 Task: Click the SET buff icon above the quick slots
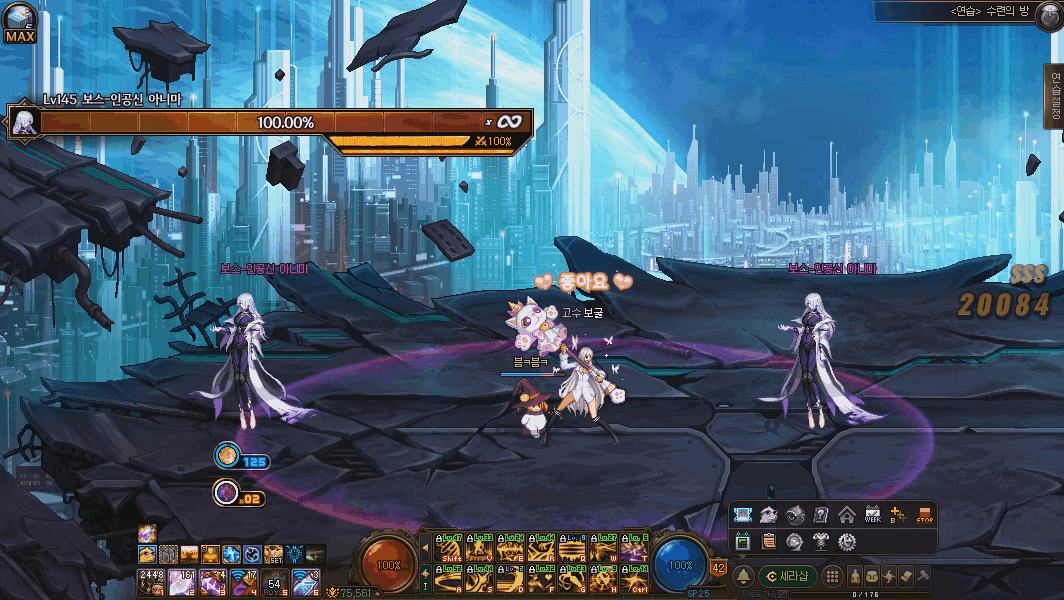[271, 554]
